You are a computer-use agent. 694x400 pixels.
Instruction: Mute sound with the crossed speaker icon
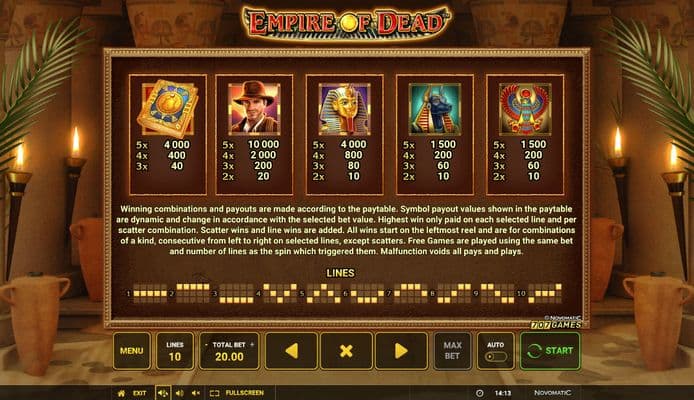pos(196,393)
